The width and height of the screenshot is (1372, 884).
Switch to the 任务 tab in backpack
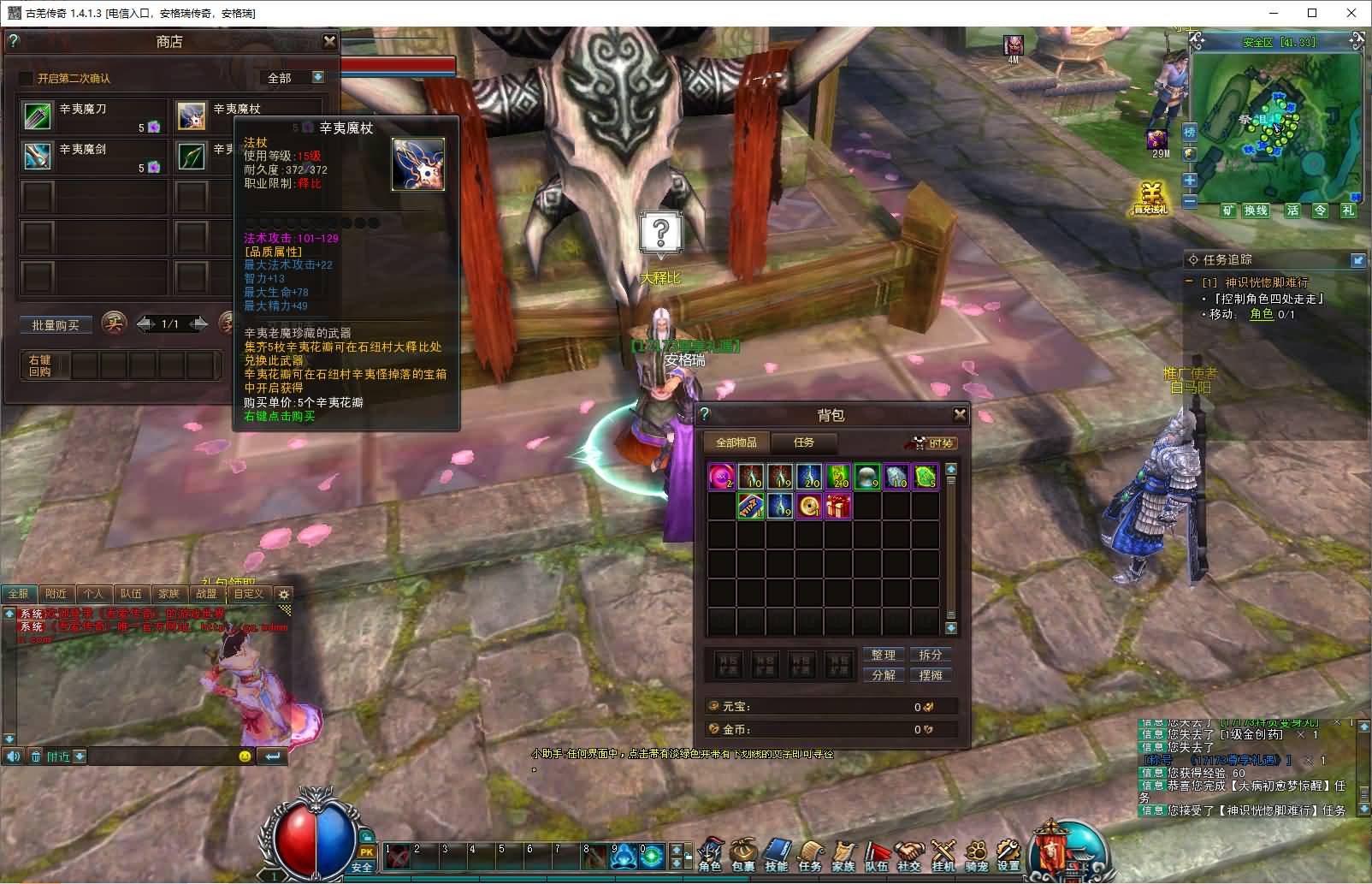point(803,442)
